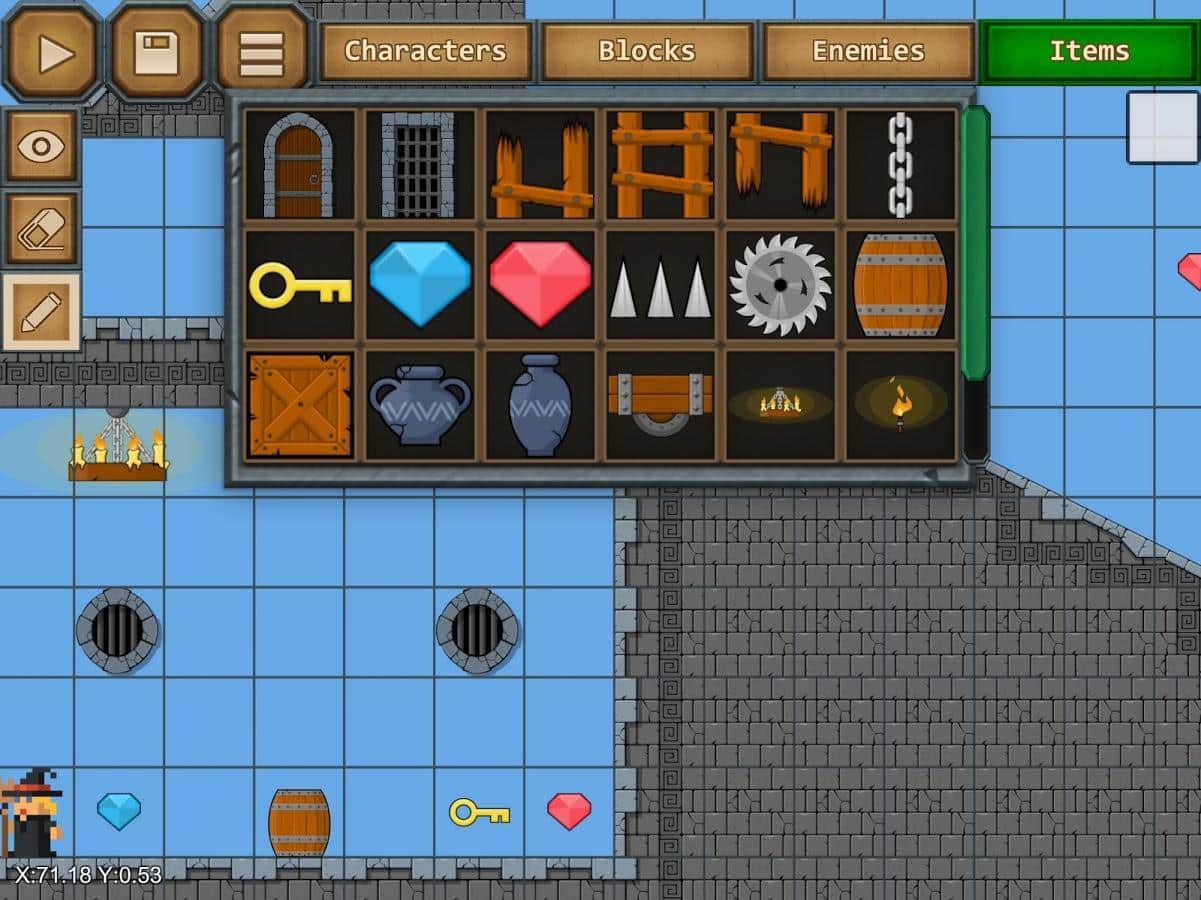Toggle the eye visibility tool

41,147
